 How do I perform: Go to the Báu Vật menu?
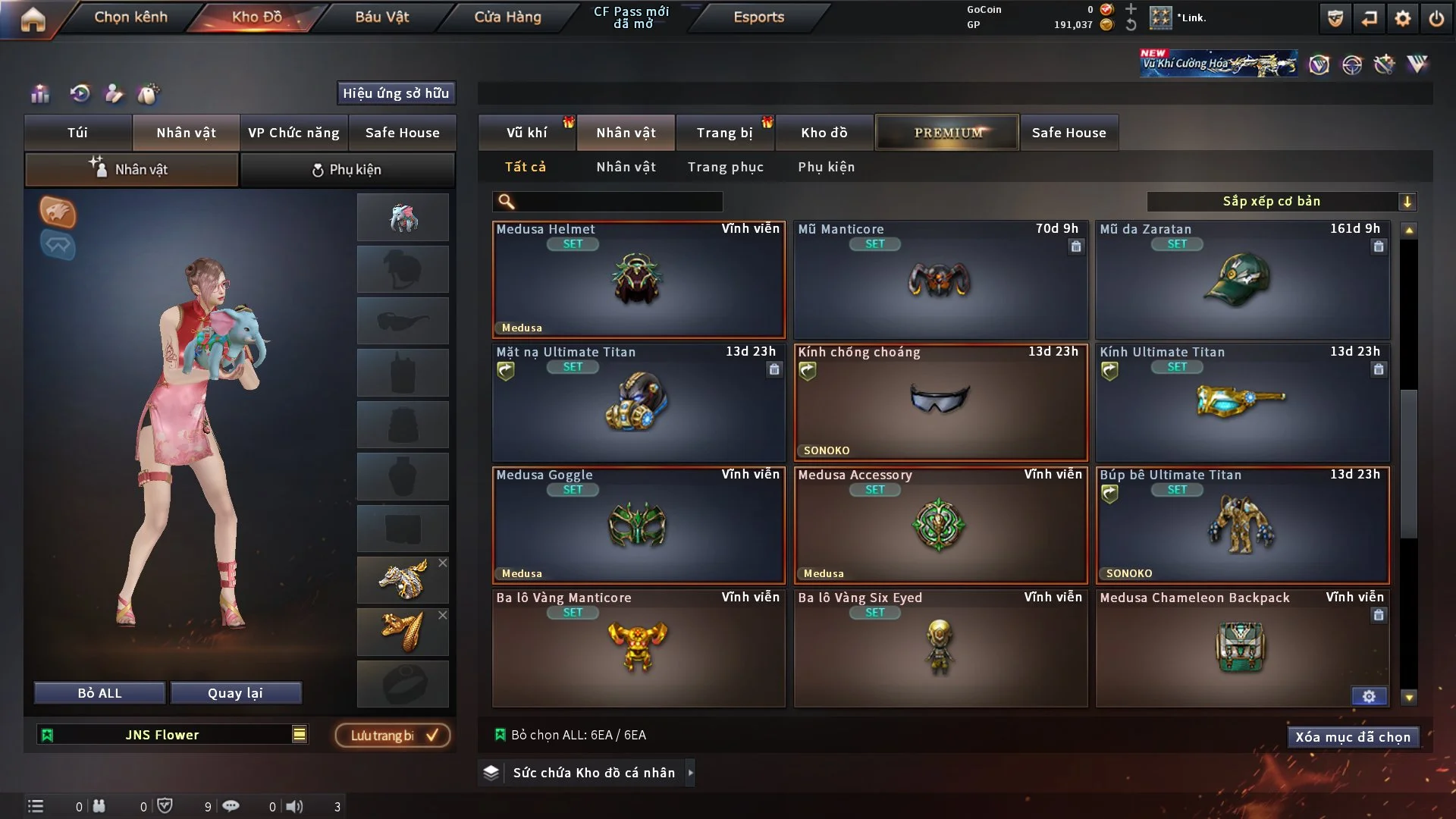click(x=381, y=17)
